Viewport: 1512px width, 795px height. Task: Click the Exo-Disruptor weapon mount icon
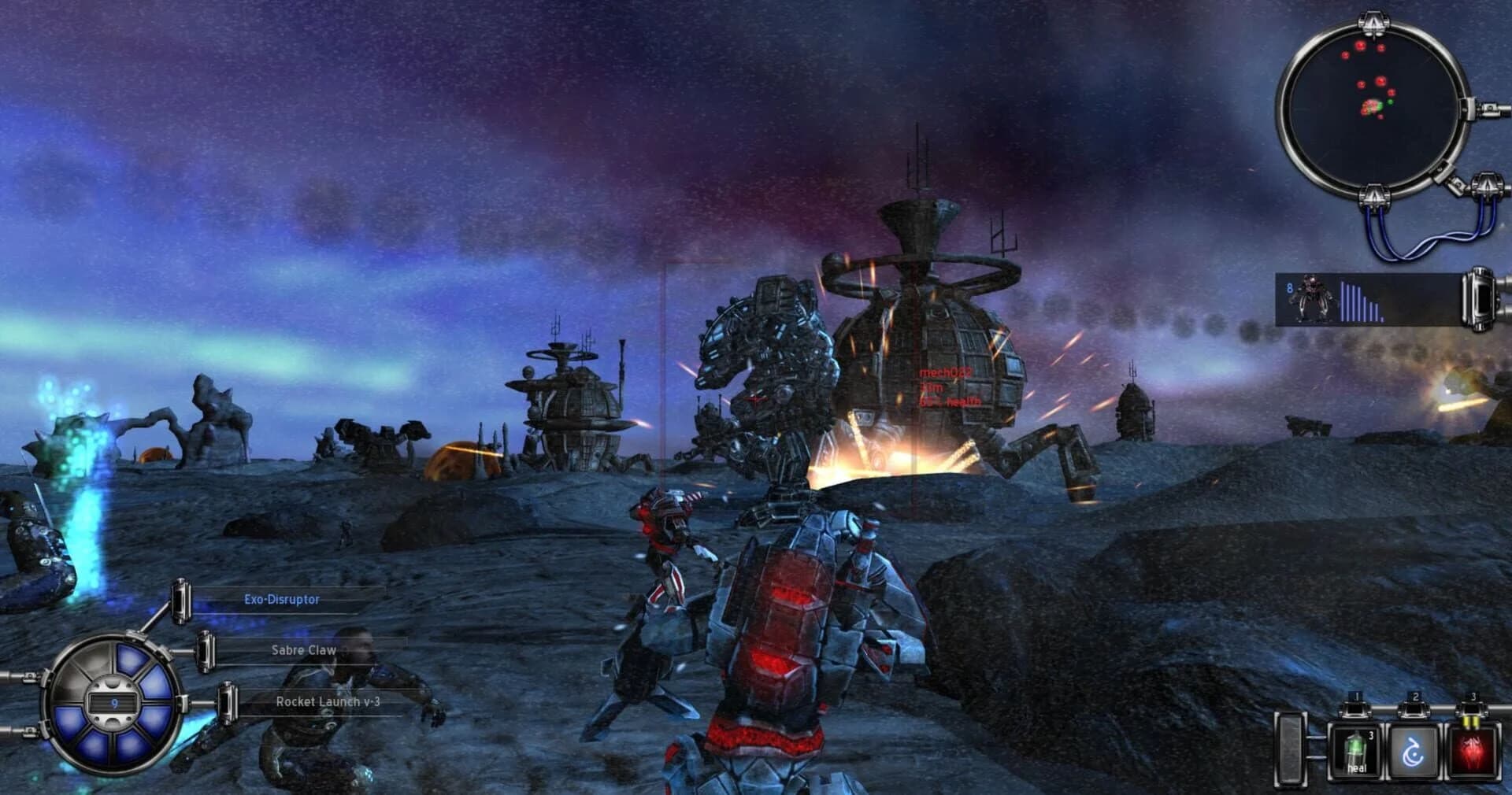[x=183, y=601]
